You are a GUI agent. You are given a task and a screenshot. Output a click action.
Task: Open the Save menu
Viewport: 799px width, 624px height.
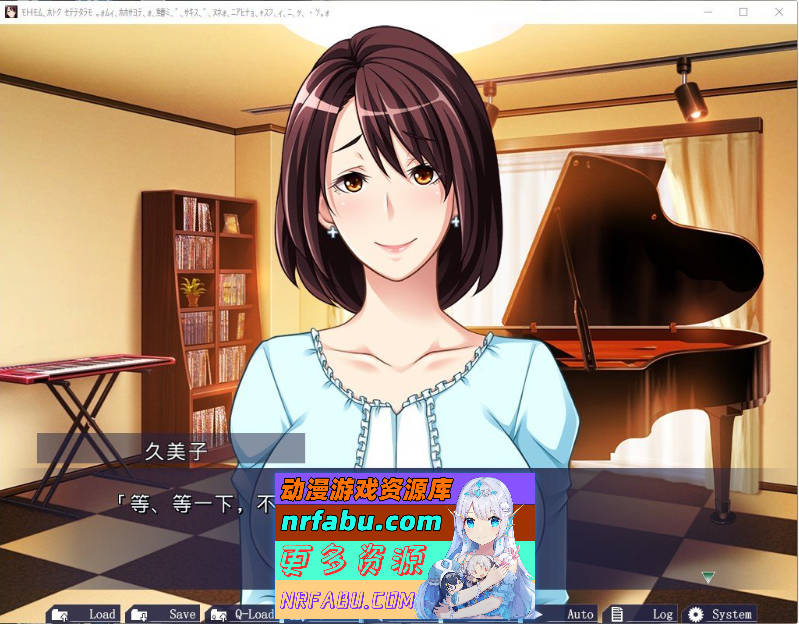166,614
